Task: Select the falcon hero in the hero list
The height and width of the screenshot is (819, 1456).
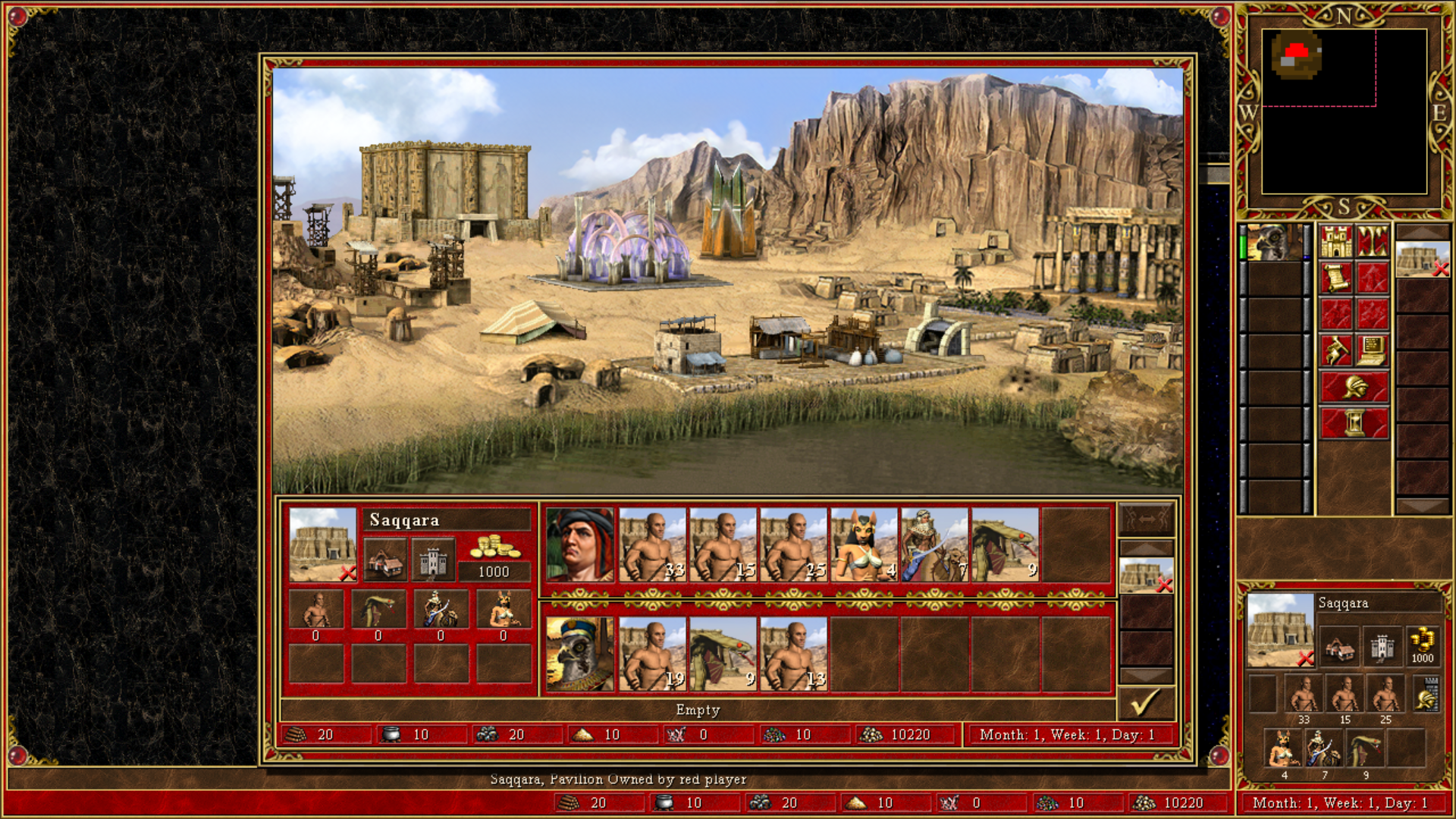Action: tap(1276, 243)
